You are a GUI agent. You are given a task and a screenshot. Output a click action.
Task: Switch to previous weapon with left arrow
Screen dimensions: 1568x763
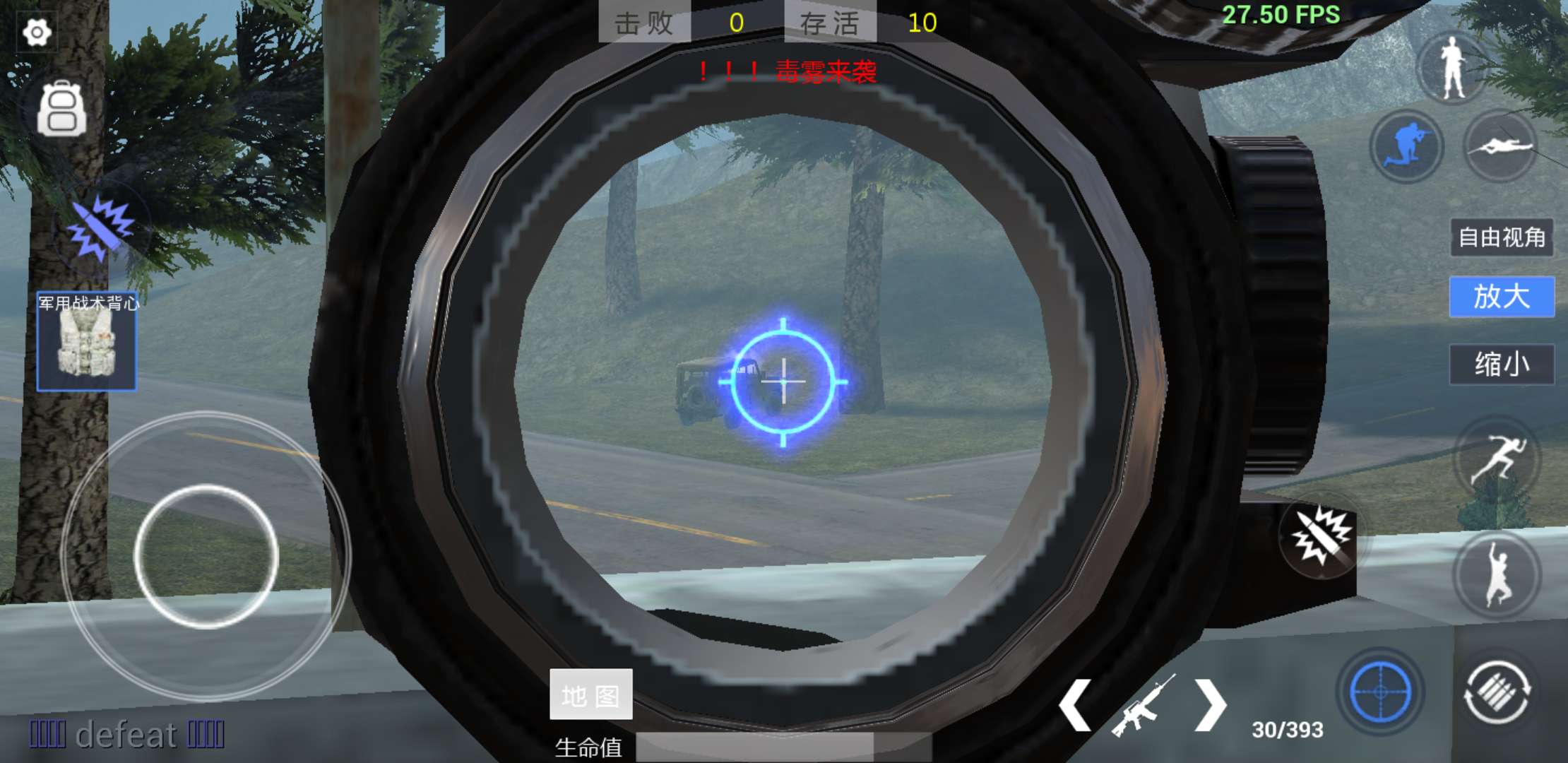tap(1075, 705)
